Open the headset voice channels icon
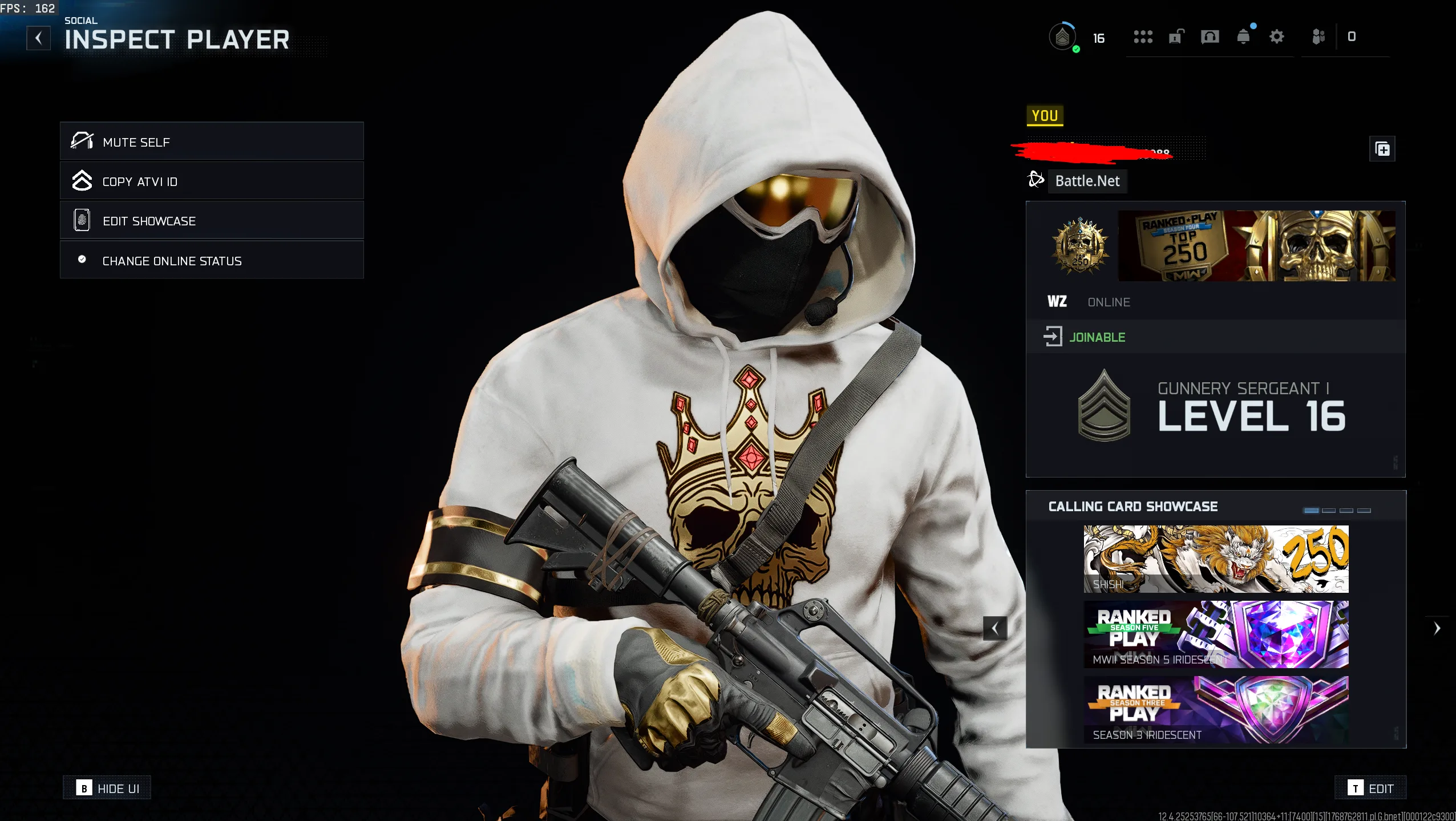Viewport: 1456px width, 821px height. tap(1210, 37)
